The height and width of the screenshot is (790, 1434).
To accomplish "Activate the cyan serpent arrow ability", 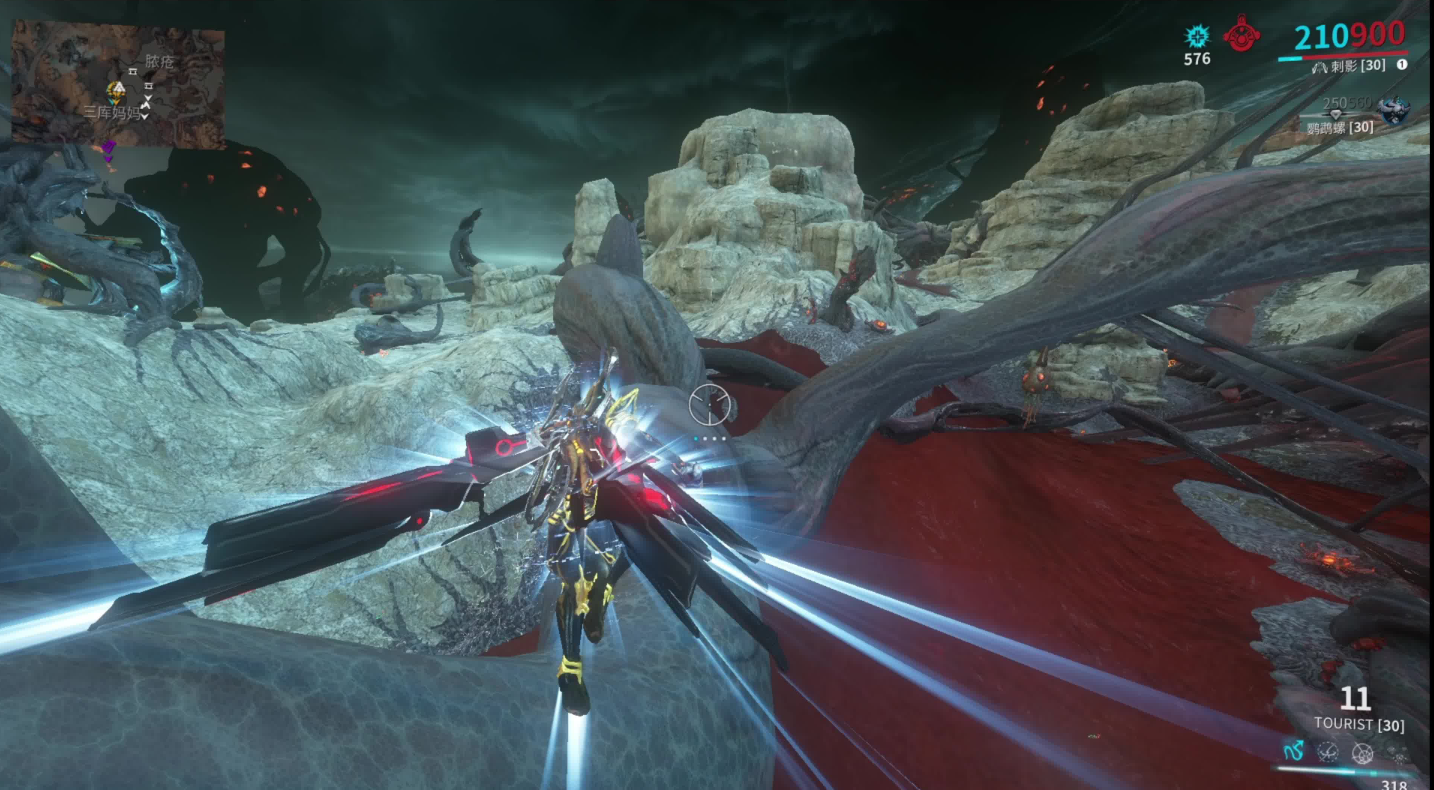I will tap(1294, 751).
